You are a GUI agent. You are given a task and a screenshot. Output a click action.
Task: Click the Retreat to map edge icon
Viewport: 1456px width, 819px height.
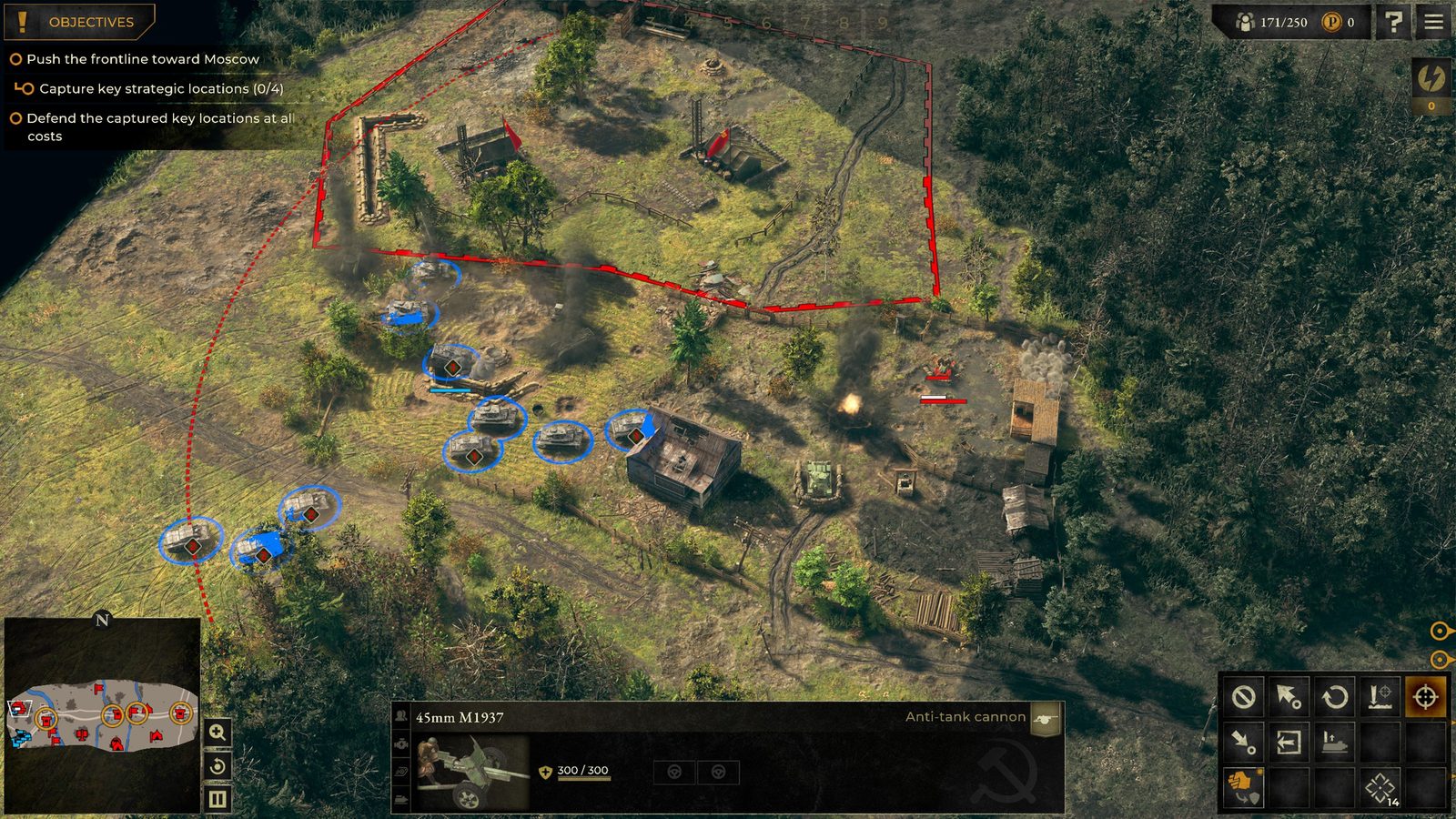[x=1289, y=743]
